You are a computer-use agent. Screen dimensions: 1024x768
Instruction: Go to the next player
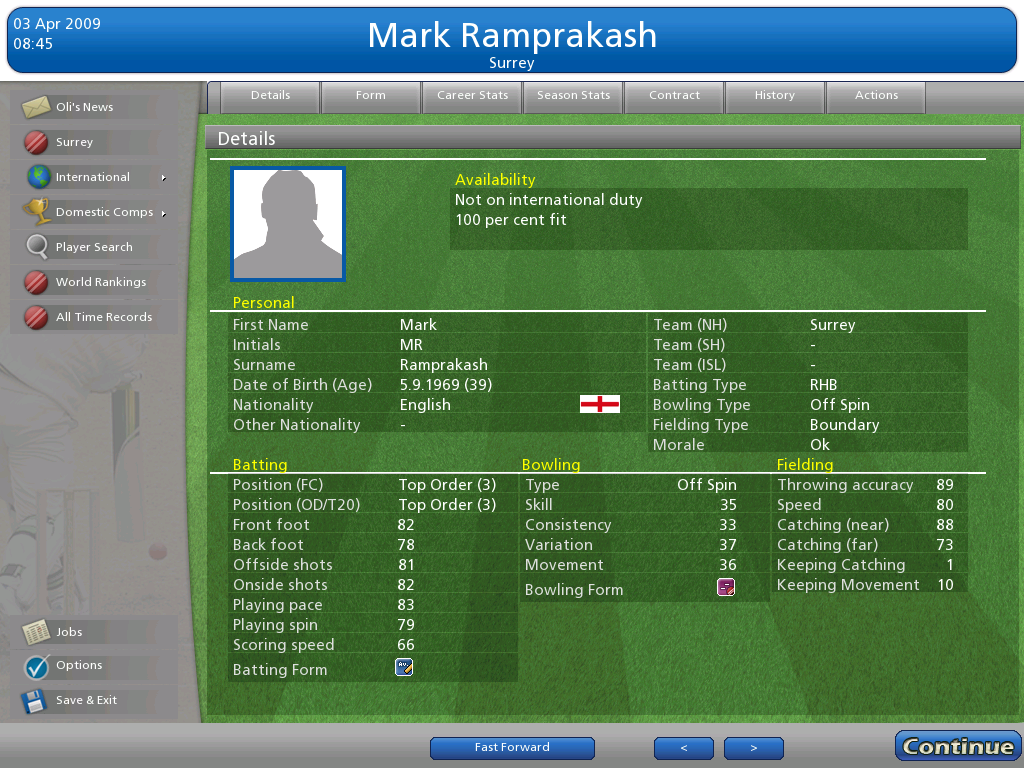click(x=754, y=748)
